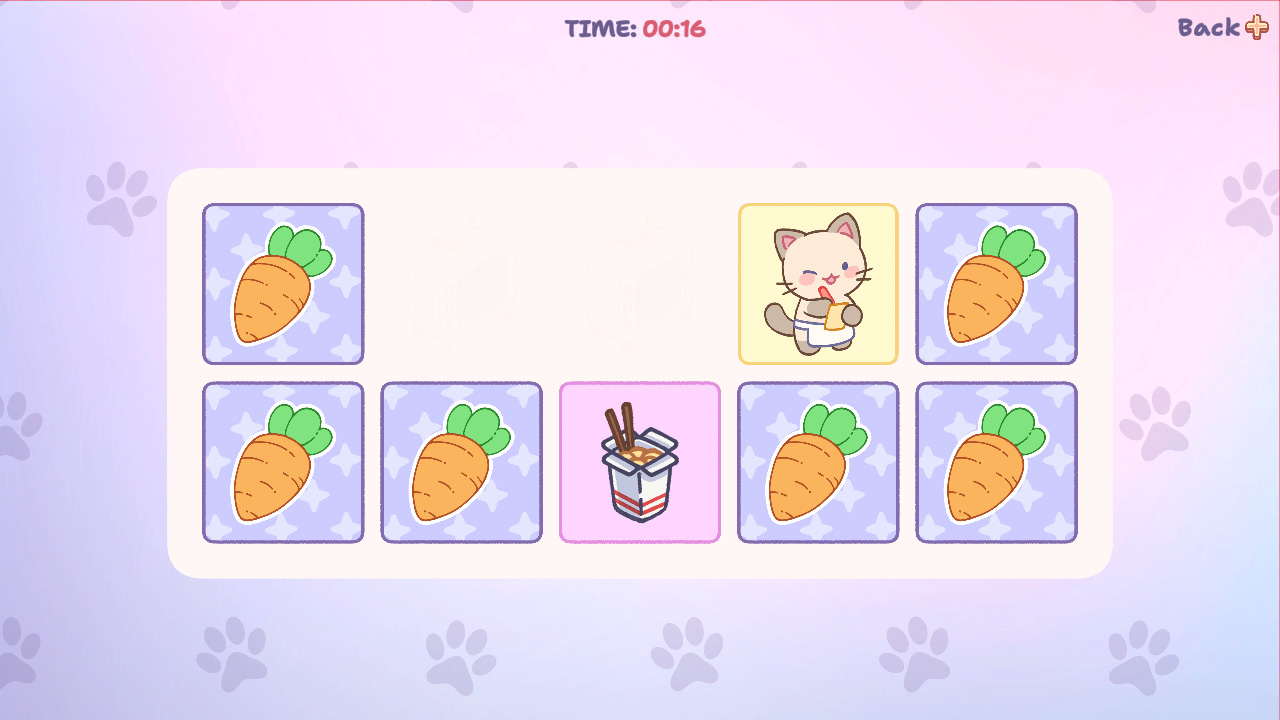Flip the face-down card right of the noodle cup
Image resolution: width=1280 pixels, height=720 pixels.
pyautogui.click(x=818, y=462)
